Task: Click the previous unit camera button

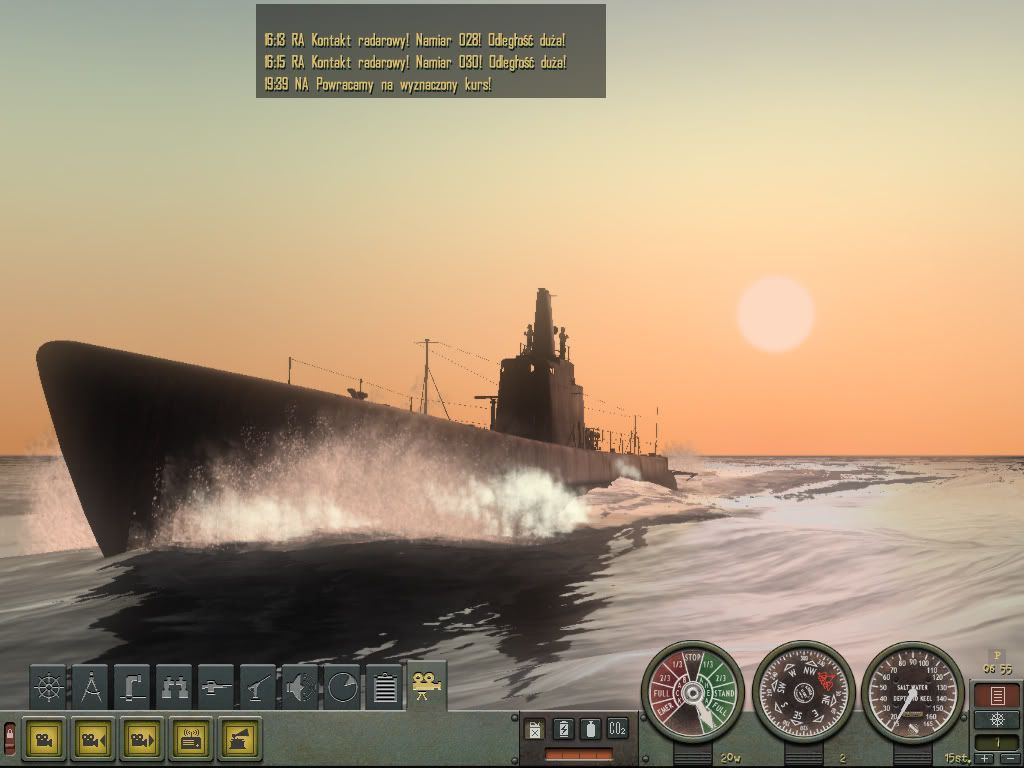Action: [x=93, y=739]
